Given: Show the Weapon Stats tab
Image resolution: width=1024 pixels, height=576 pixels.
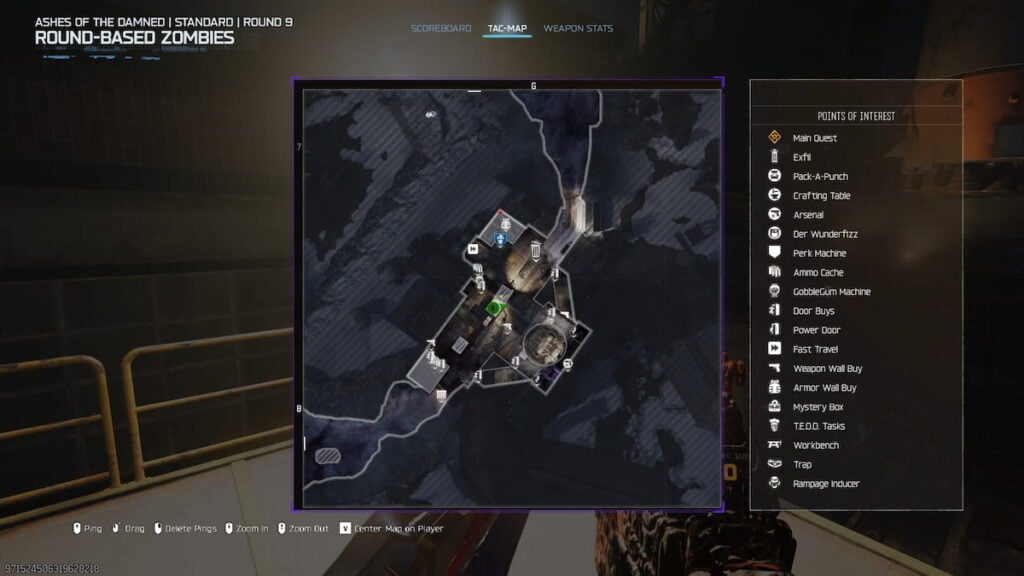Looking at the screenshot, I should coord(578,28).
